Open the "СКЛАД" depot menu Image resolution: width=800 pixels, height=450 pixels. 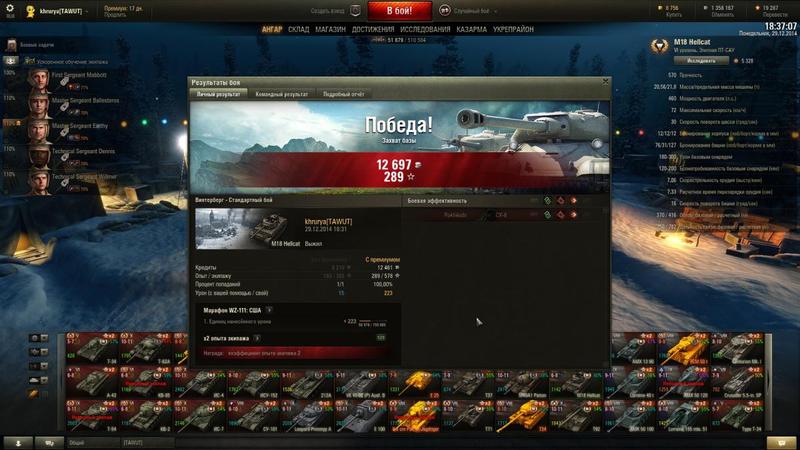tap(299, 30)
